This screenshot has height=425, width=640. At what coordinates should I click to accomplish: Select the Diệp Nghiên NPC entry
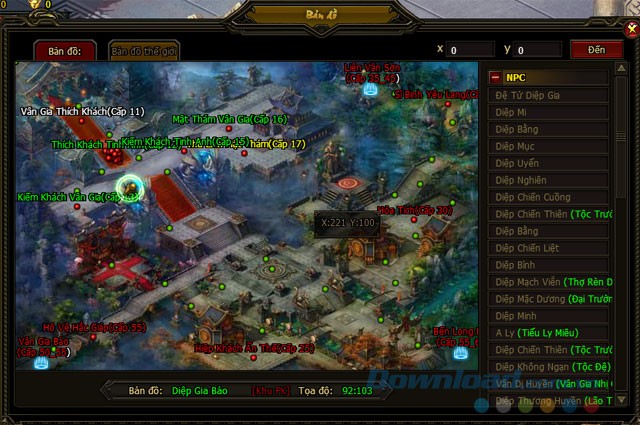tap(549, 180)
